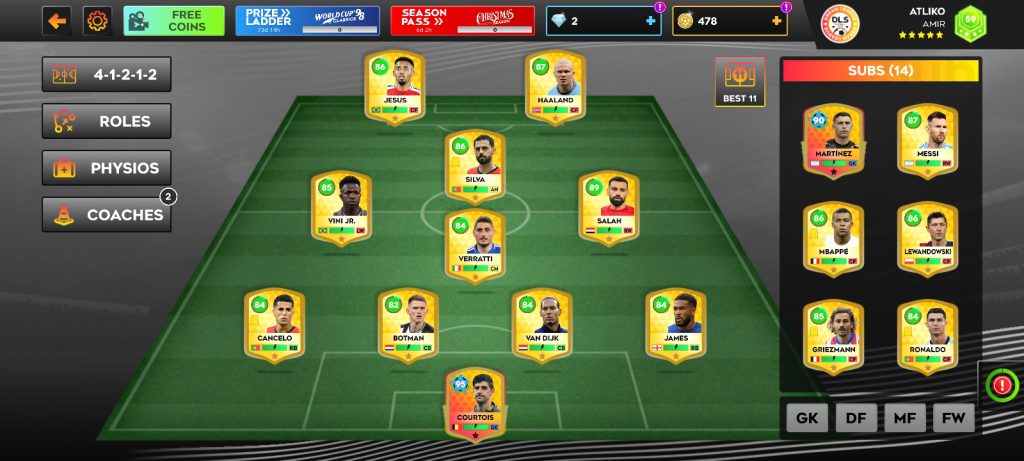
Task: Open the Physios menu
Action: click(106, 168)
